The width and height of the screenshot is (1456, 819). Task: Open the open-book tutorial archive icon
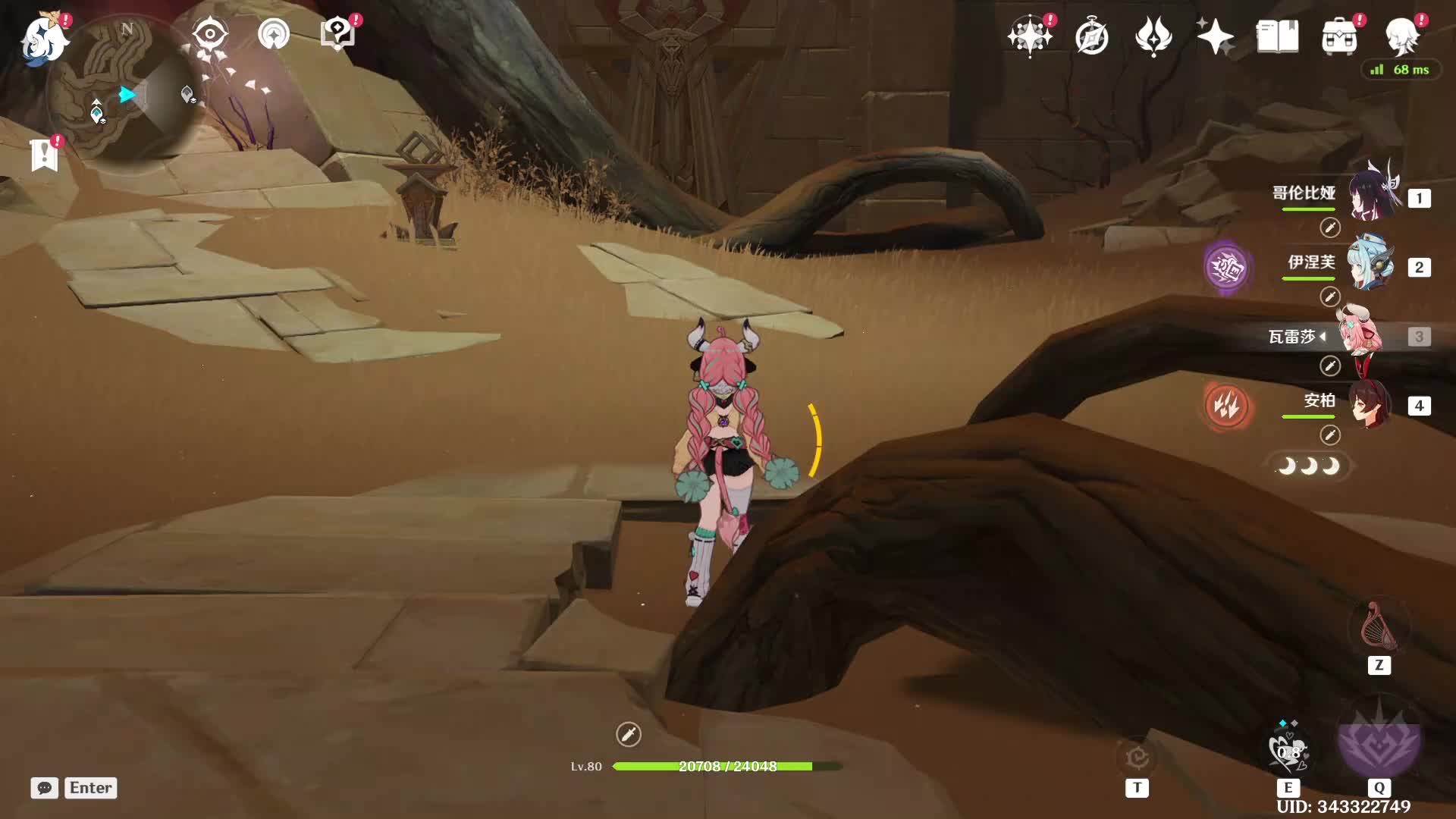click(1277, 36)
